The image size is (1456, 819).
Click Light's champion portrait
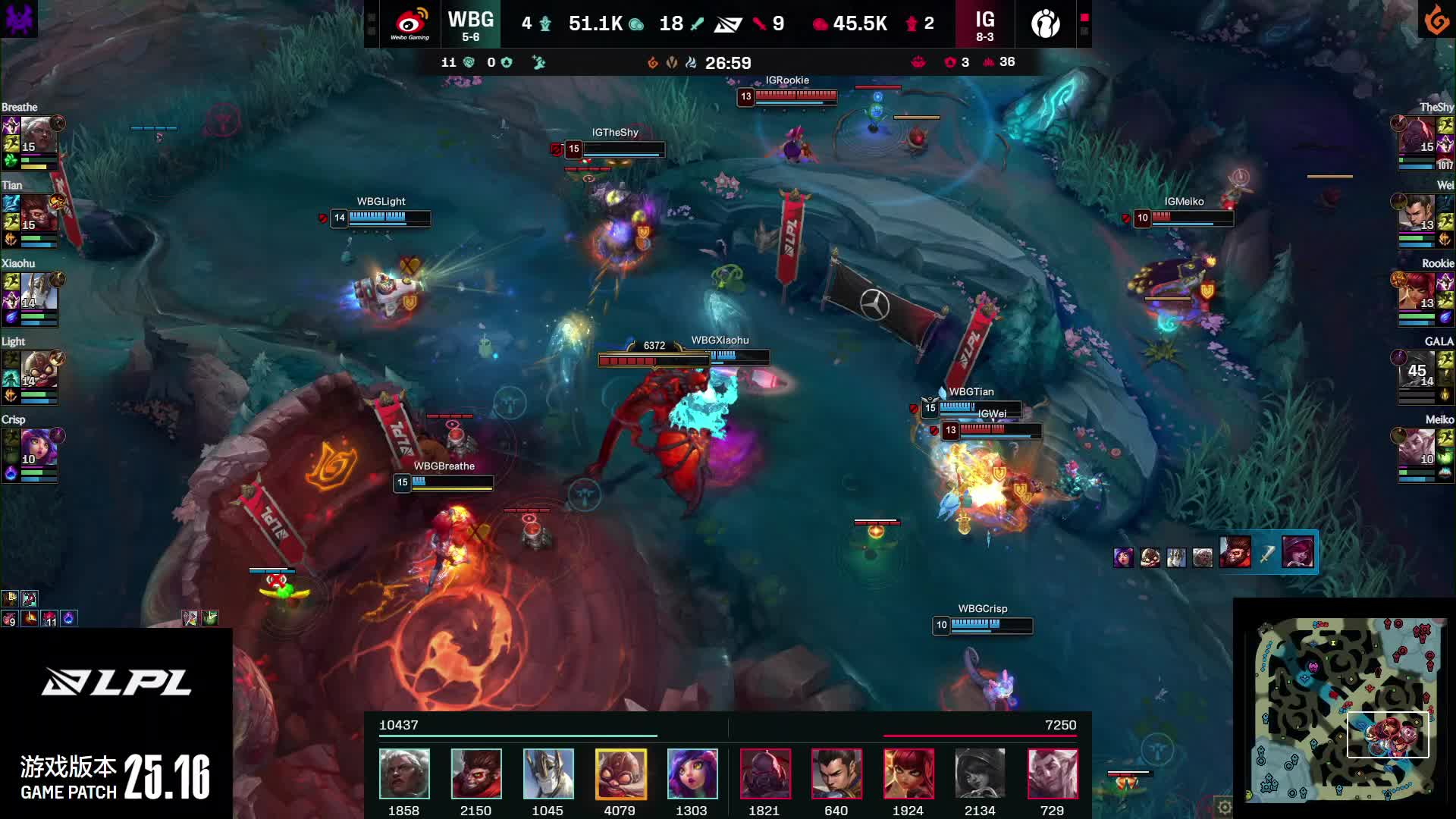point(39,371)
